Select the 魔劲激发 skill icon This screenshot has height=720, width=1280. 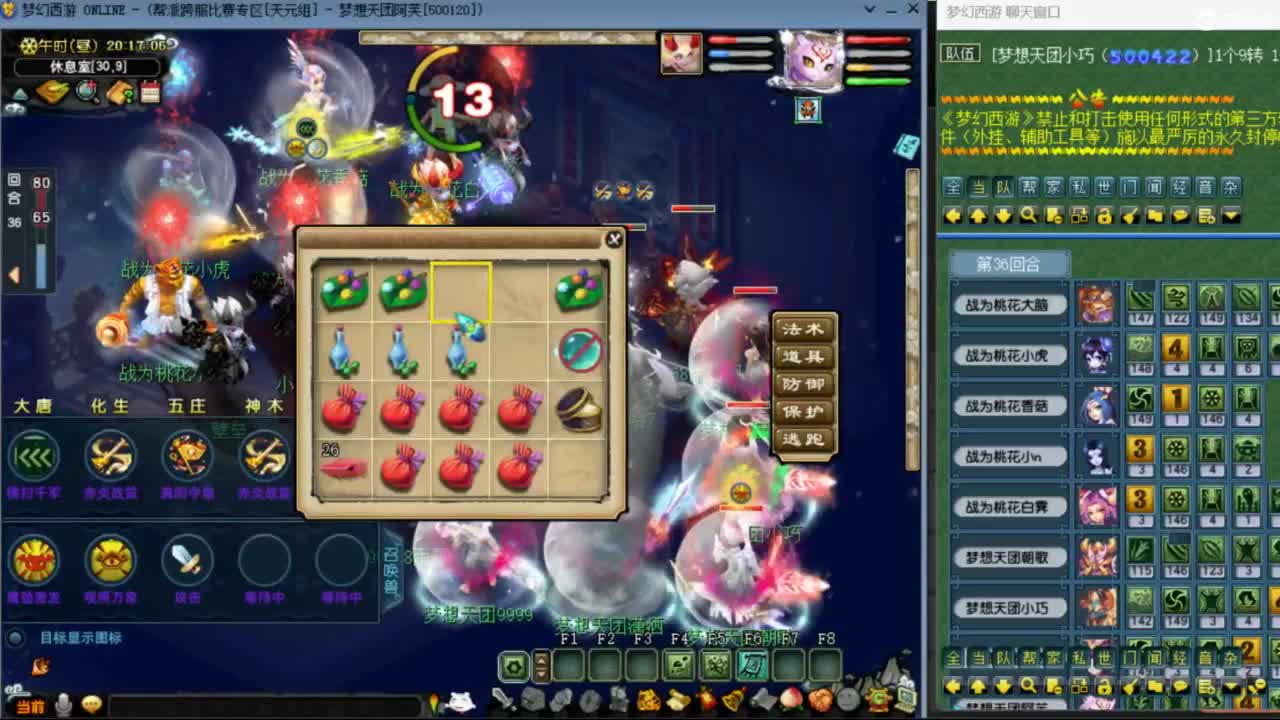(33, 561)
